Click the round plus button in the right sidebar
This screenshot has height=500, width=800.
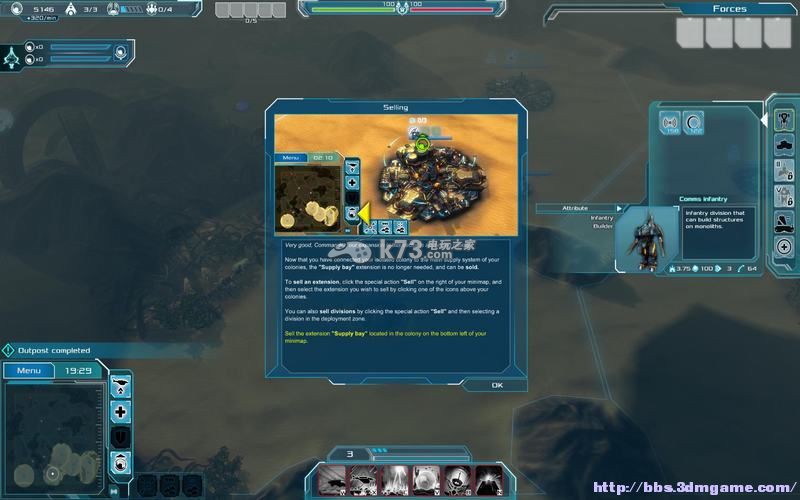[x=784, y=246]
